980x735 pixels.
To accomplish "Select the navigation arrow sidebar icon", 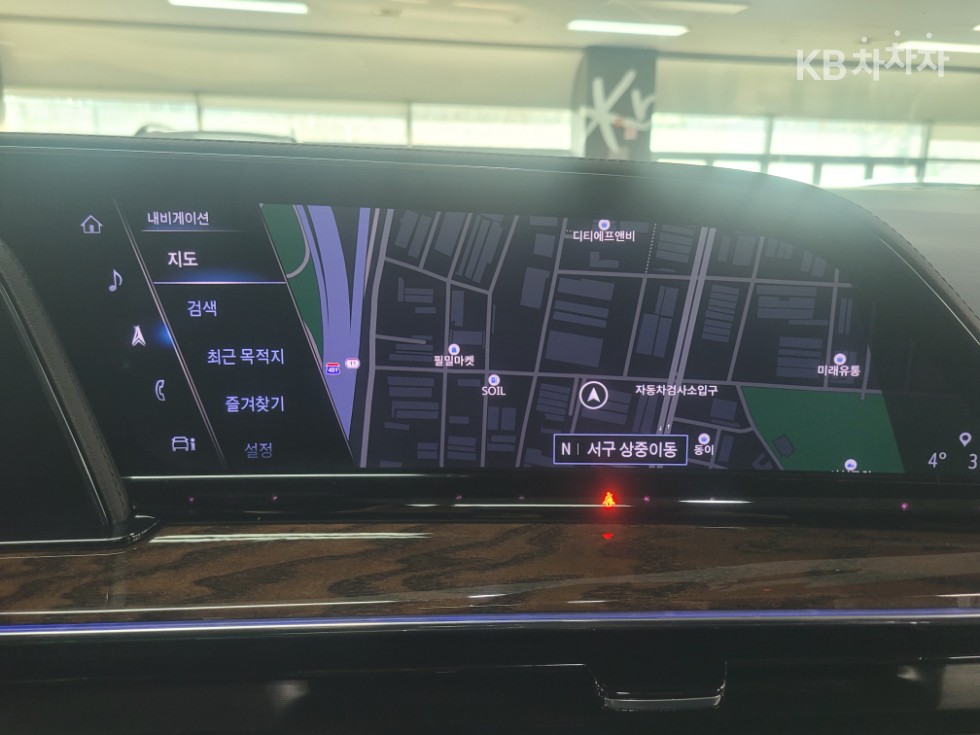I will 138,336.
